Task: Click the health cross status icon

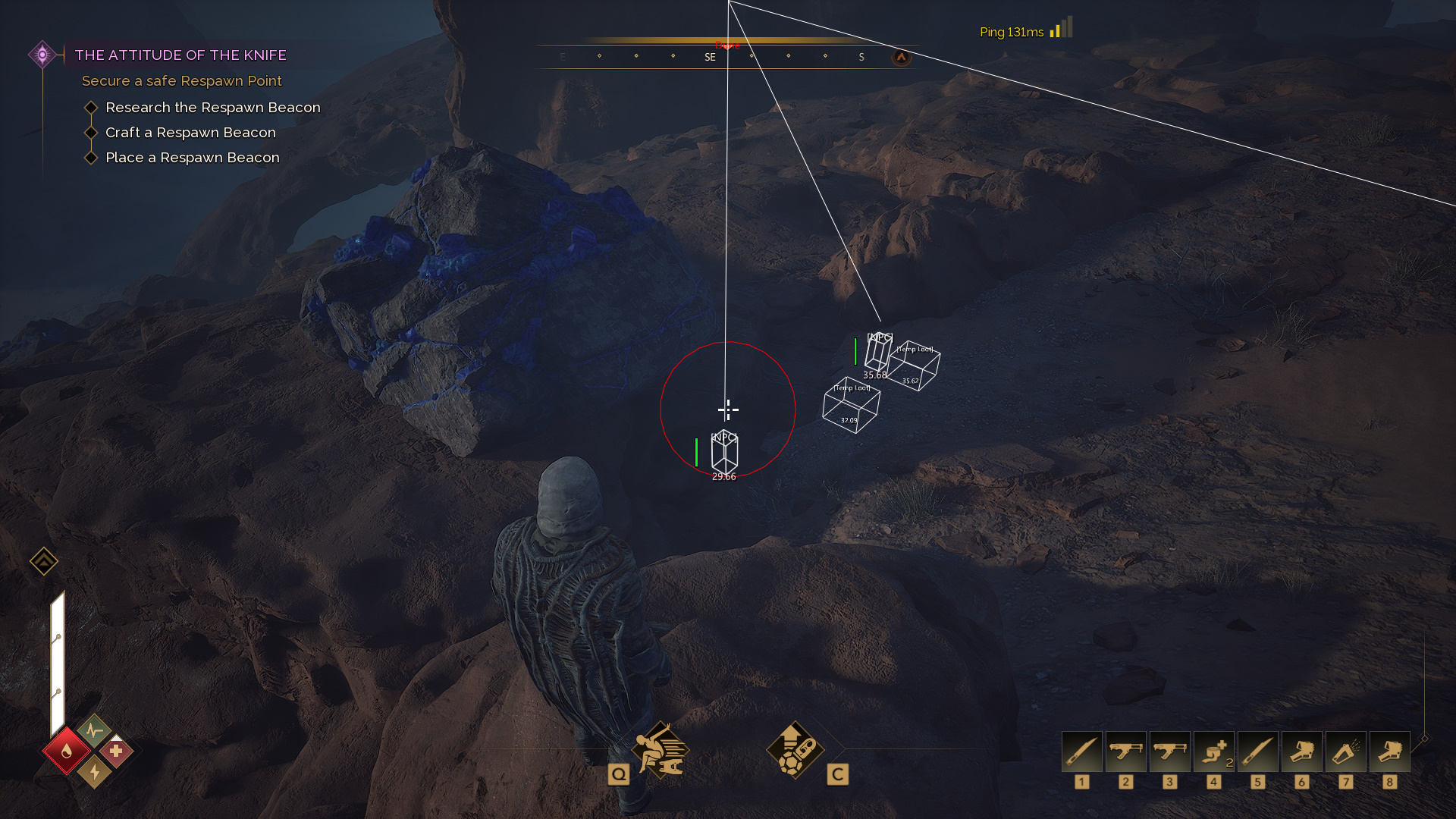Action: point(116,751)
